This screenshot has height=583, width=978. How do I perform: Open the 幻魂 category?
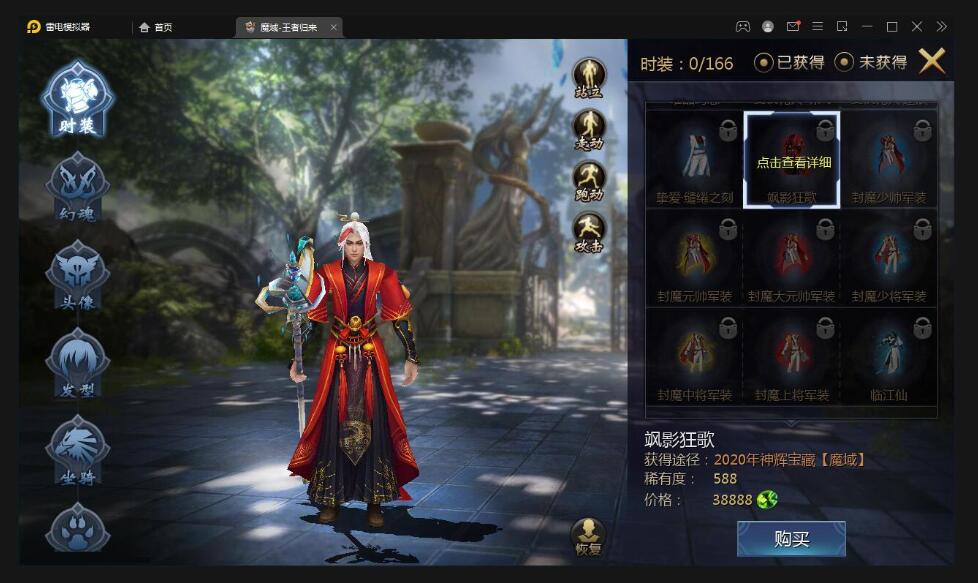(77, 187)
